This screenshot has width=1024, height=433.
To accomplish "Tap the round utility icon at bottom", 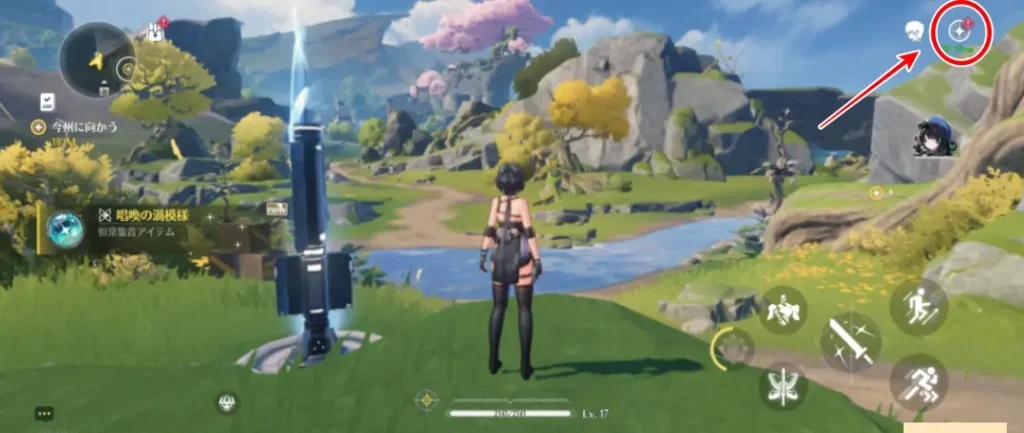I will pos(226,401).
